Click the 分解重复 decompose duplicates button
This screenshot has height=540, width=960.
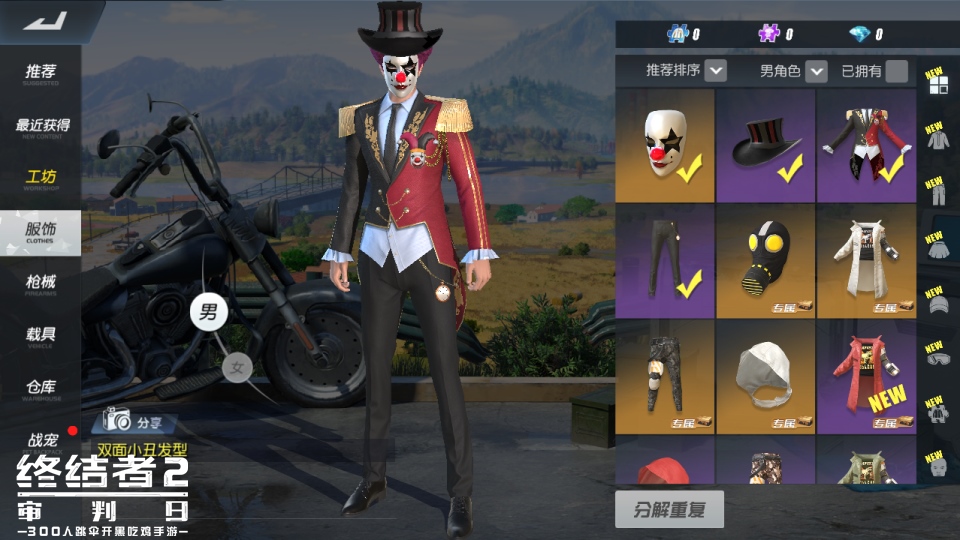click(x=669, y=510)
